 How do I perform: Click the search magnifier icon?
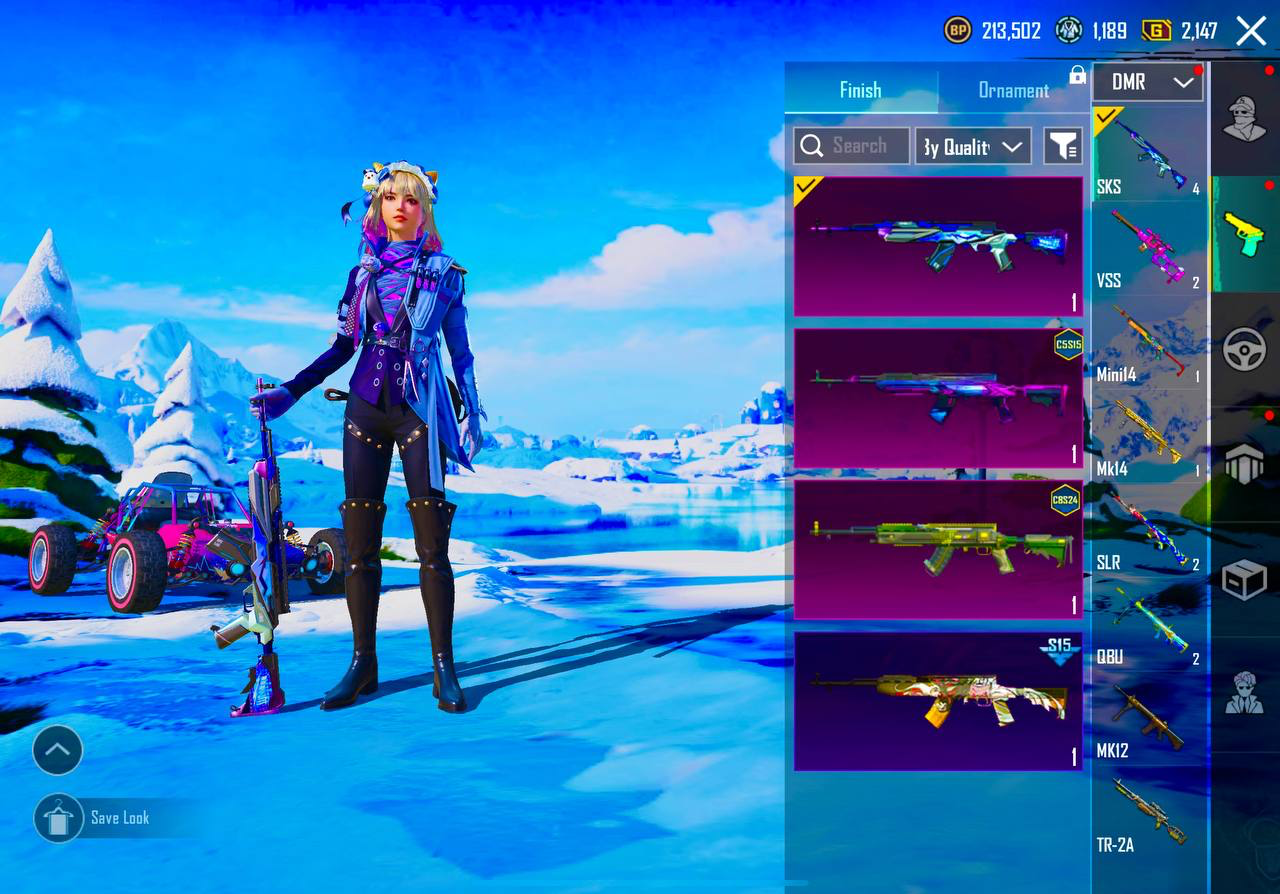[x=811, y=145]
